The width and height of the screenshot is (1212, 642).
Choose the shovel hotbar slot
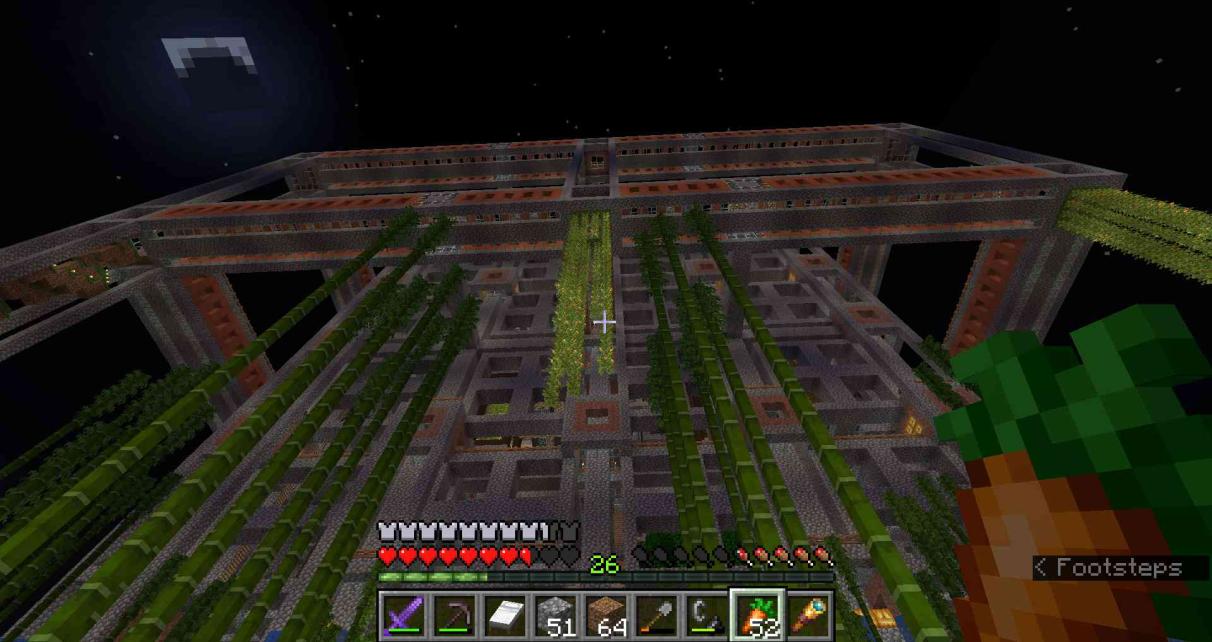coord(655,615)
